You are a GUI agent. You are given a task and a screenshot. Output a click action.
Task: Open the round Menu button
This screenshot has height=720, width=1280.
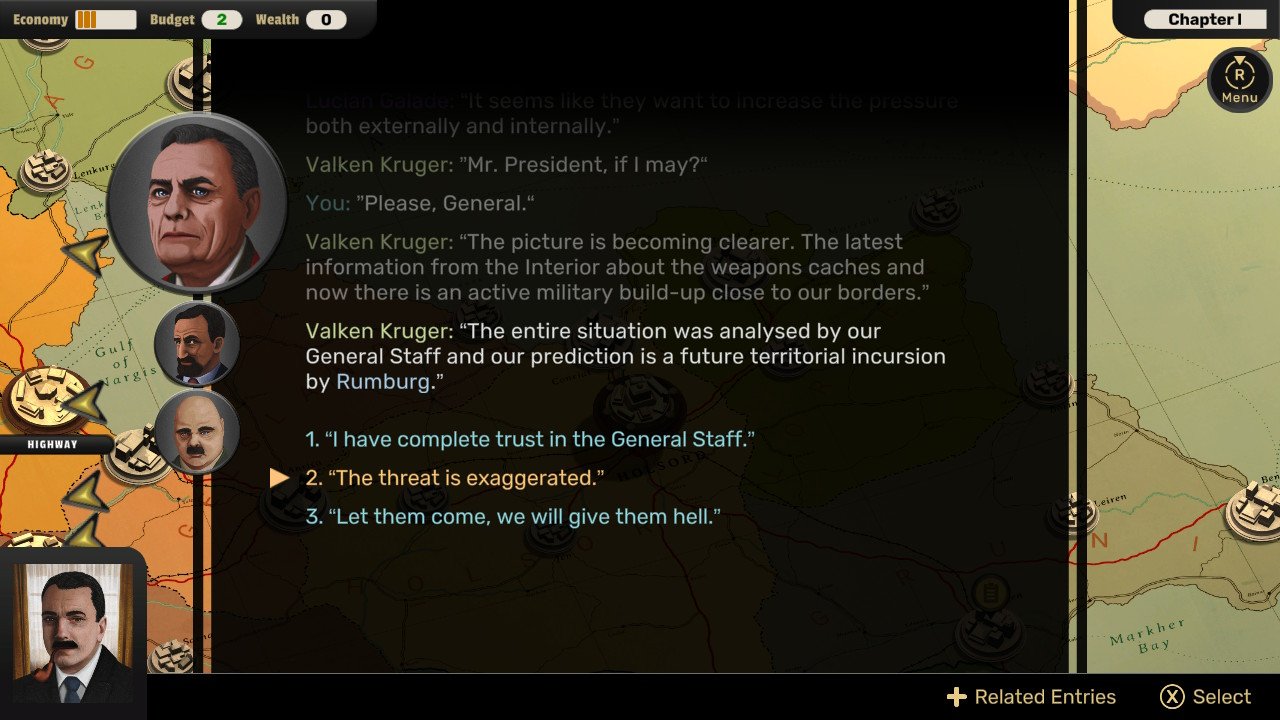coord(1239,79)
